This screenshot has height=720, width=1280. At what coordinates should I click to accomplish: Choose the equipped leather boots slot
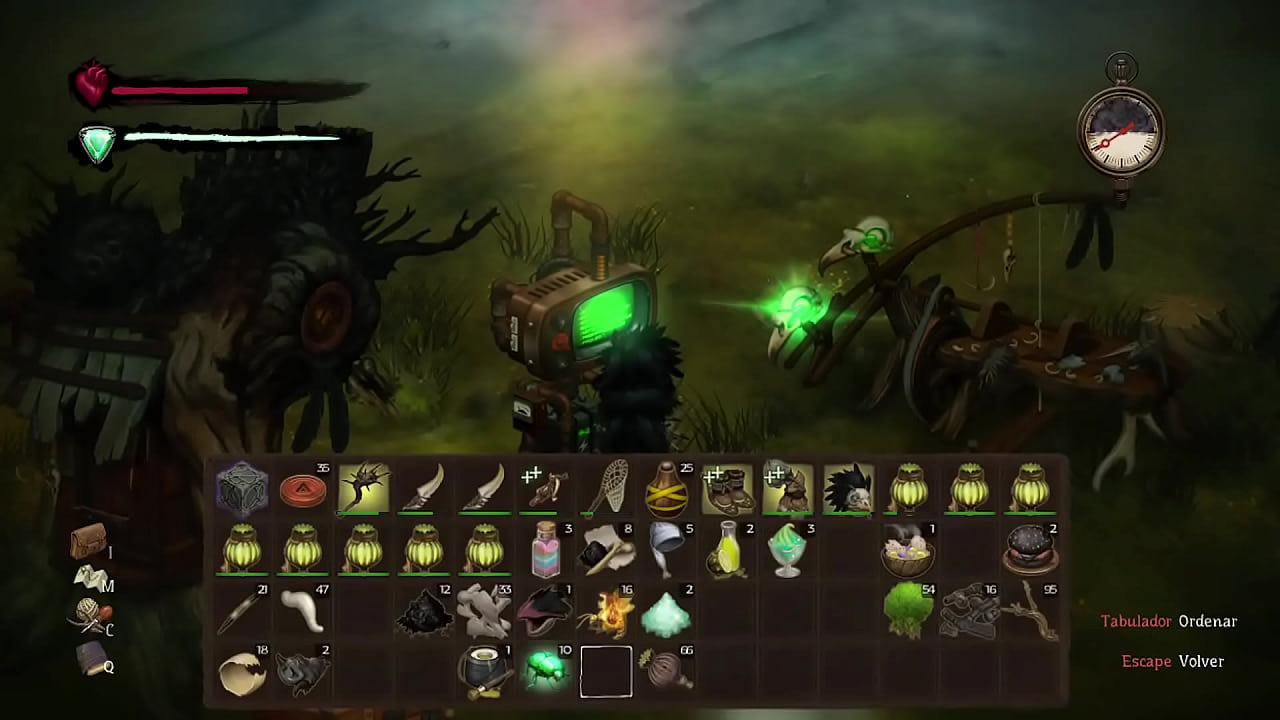click(727, 489)
